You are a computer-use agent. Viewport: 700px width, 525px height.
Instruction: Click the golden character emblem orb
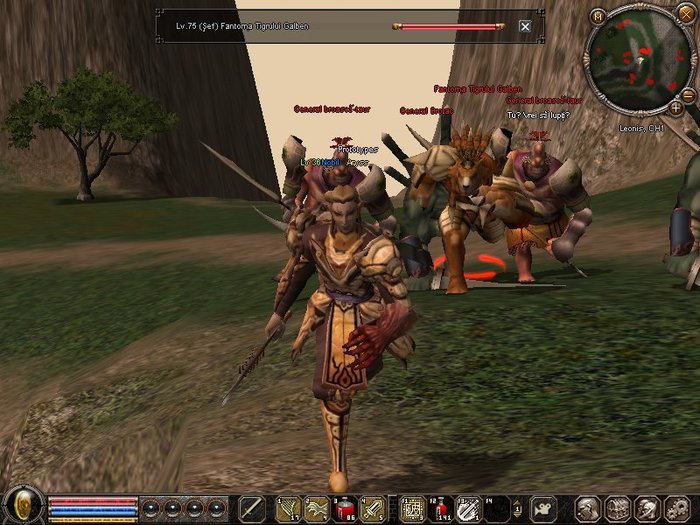[23, 503]
